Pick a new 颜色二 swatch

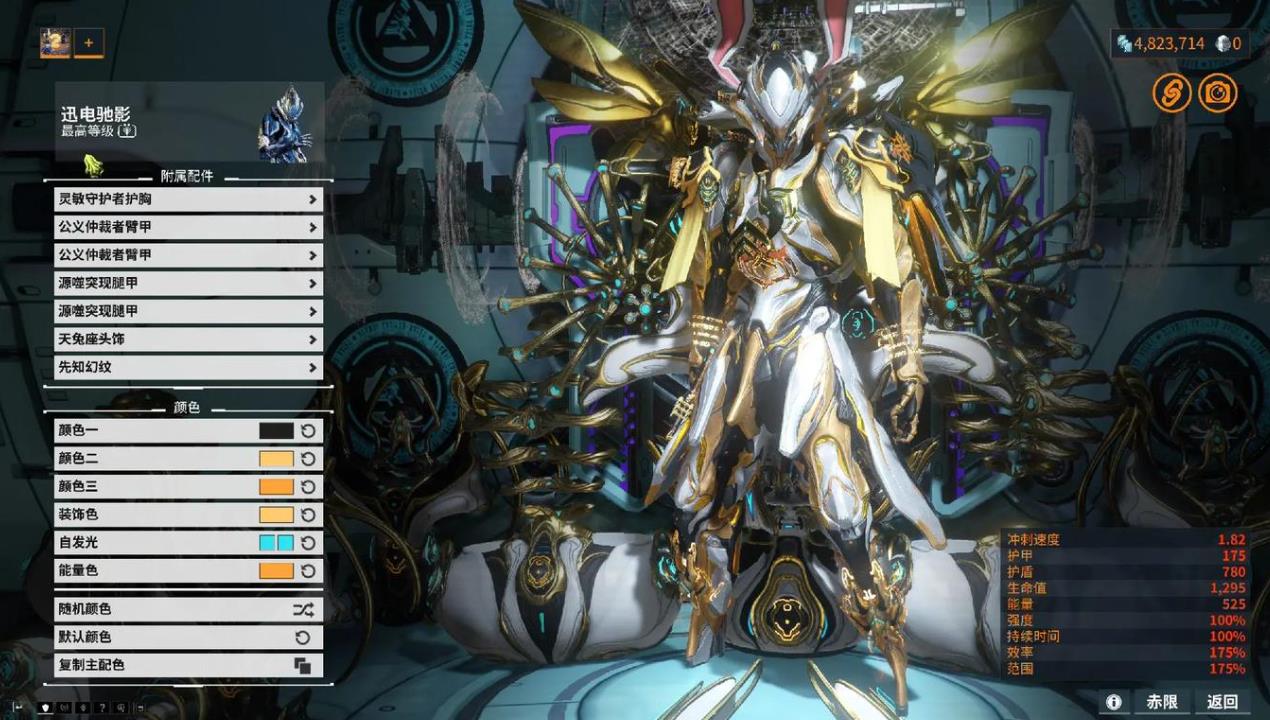[x=276, y=459]
